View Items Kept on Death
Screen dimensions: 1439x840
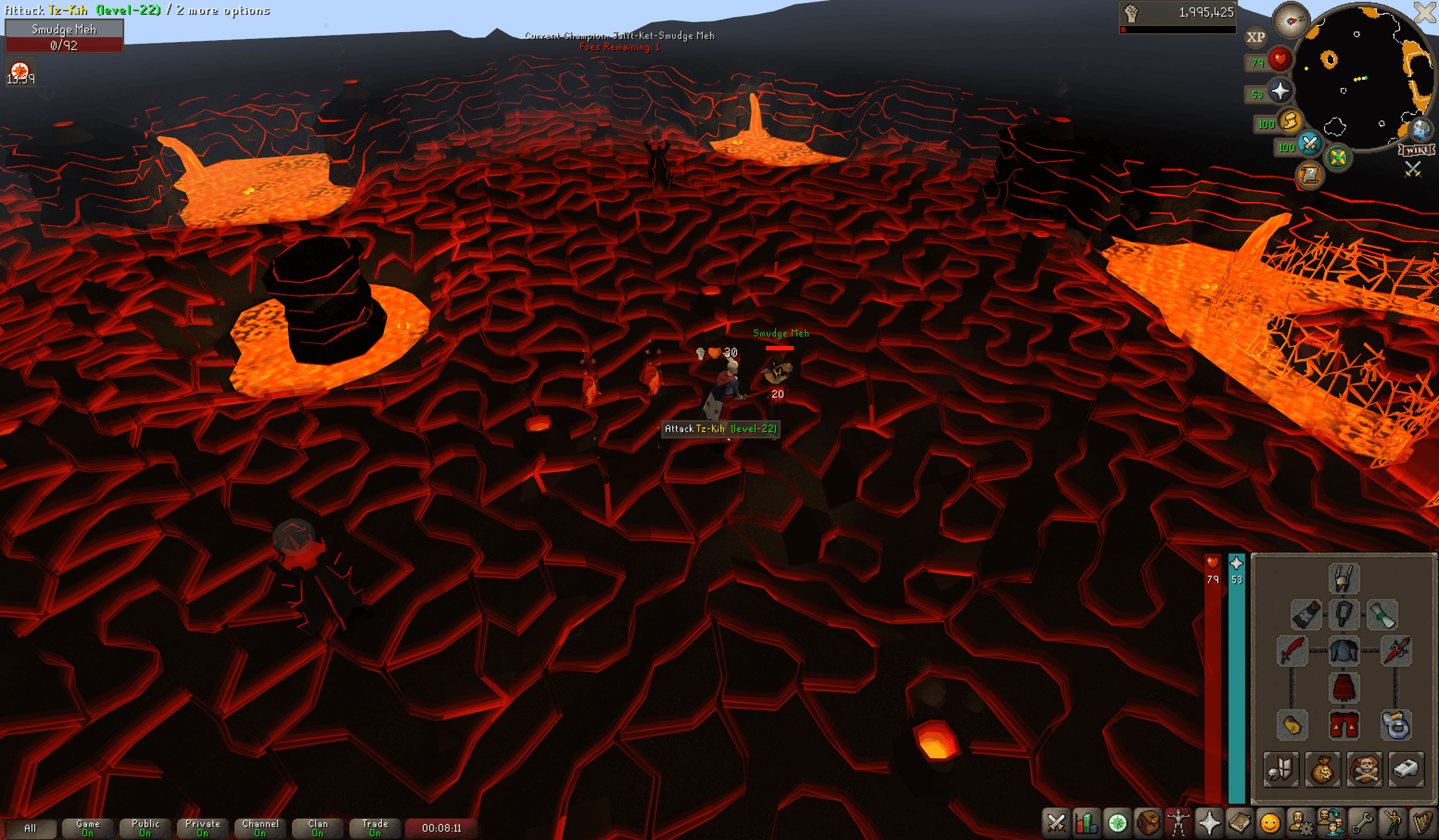pyautogui.click(x=1364, y=770)
